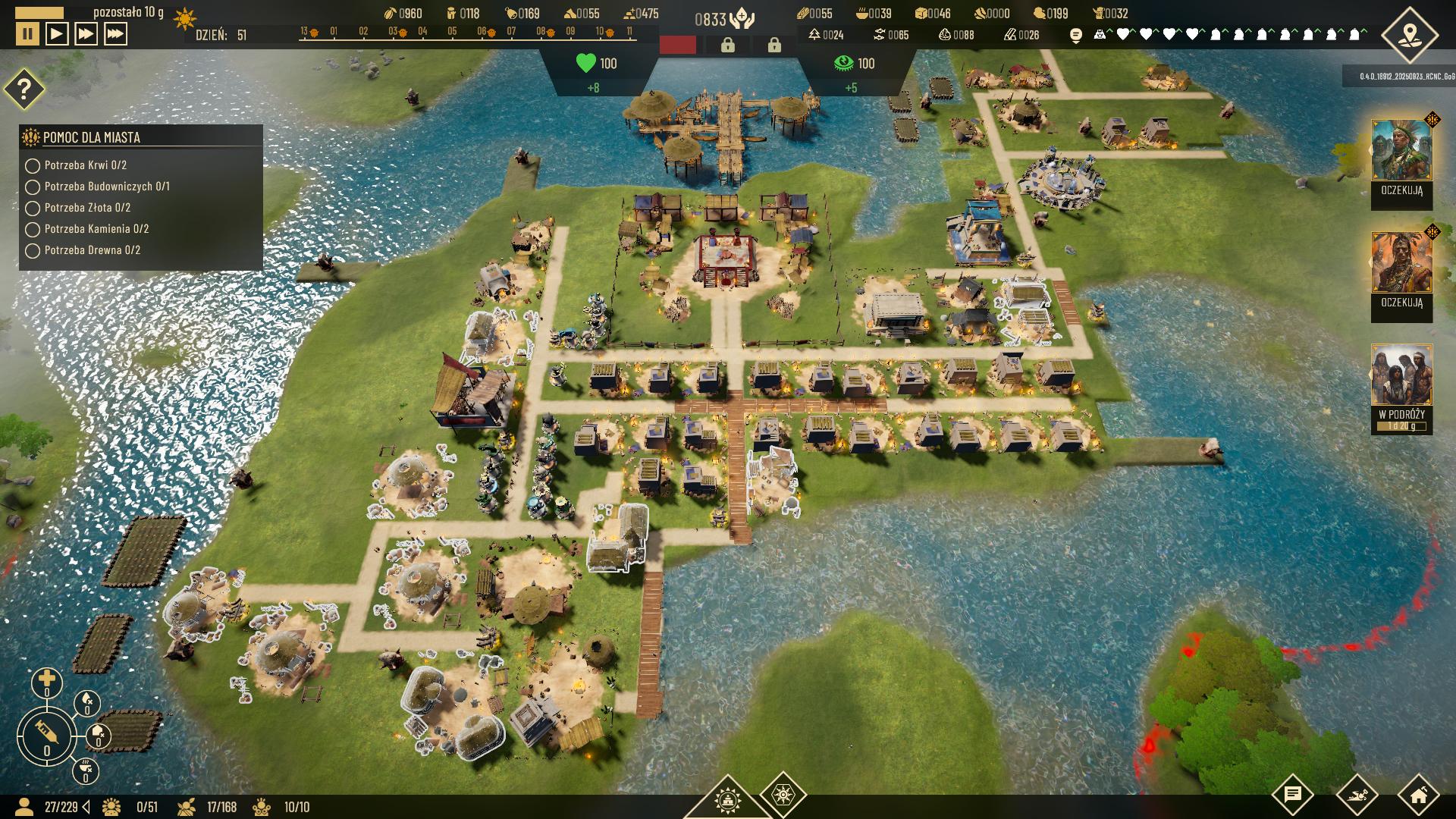1456x819 pixels.
Task: Set game speed to normal play
Action: point(57,34)
